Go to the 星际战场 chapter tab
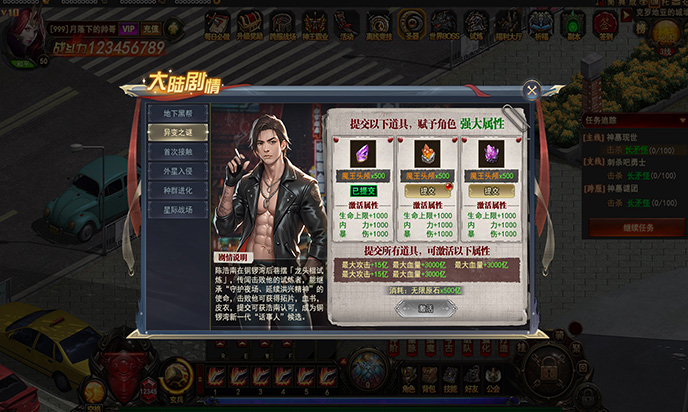Viewport: 688px width, 412px height. (178, 211)
